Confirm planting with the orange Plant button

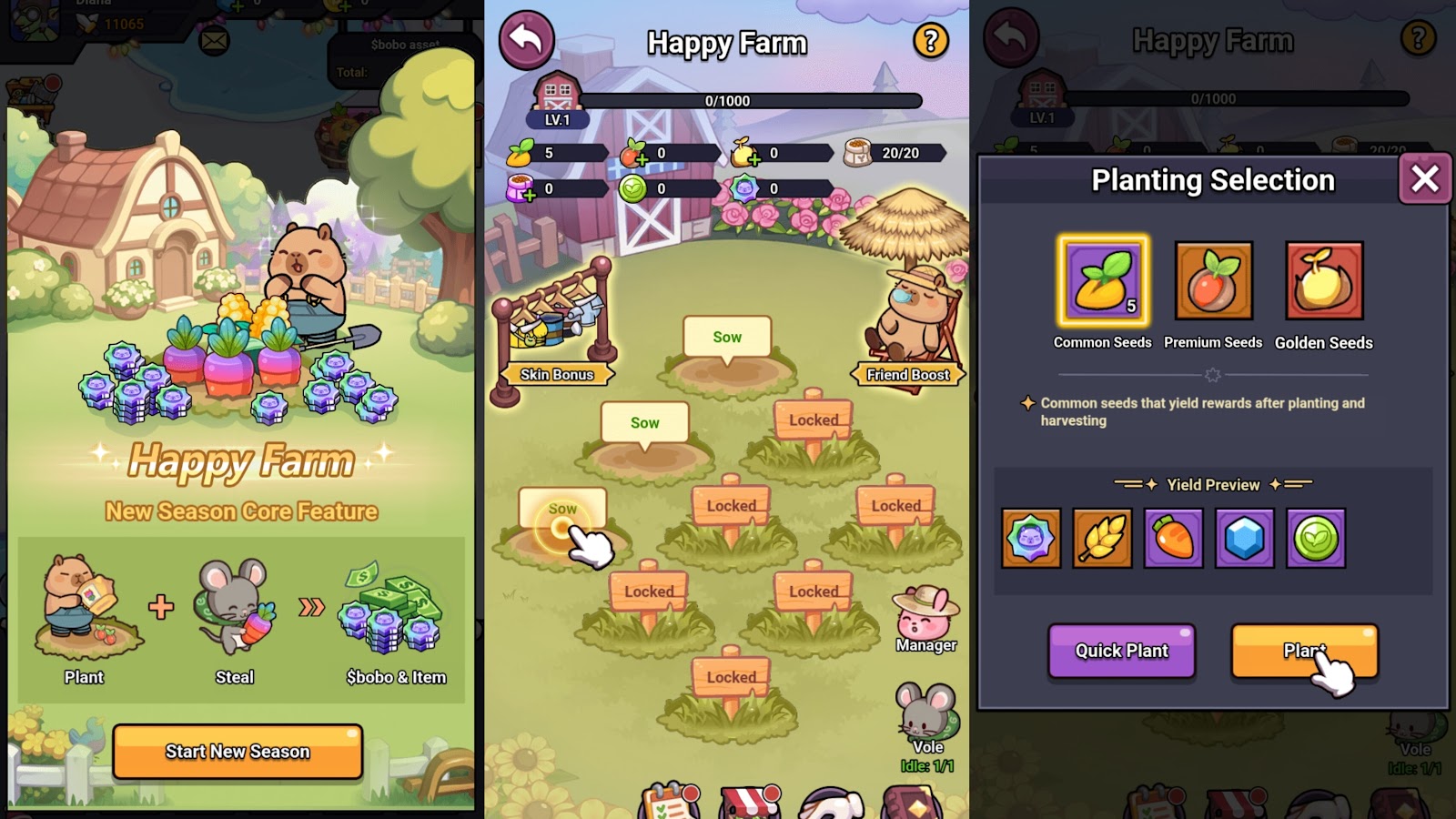[1304, 651]
